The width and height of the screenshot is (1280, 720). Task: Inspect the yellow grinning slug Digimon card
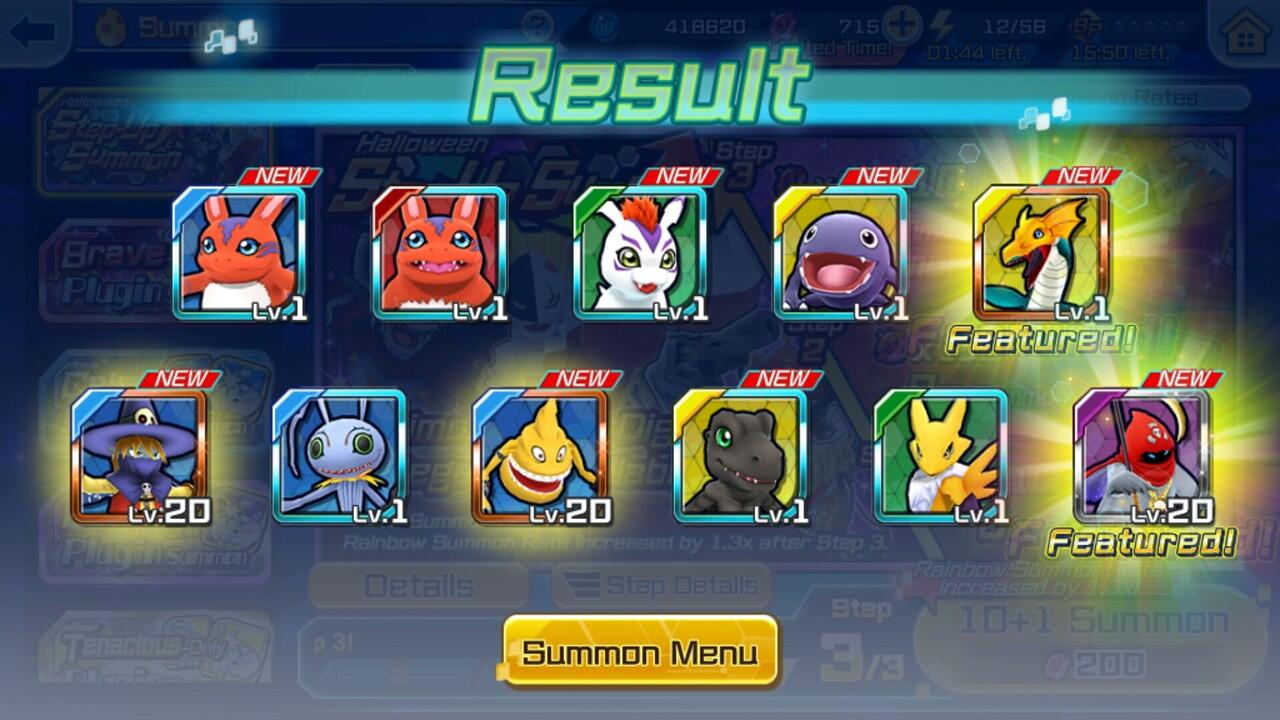(x=540, y=456)
